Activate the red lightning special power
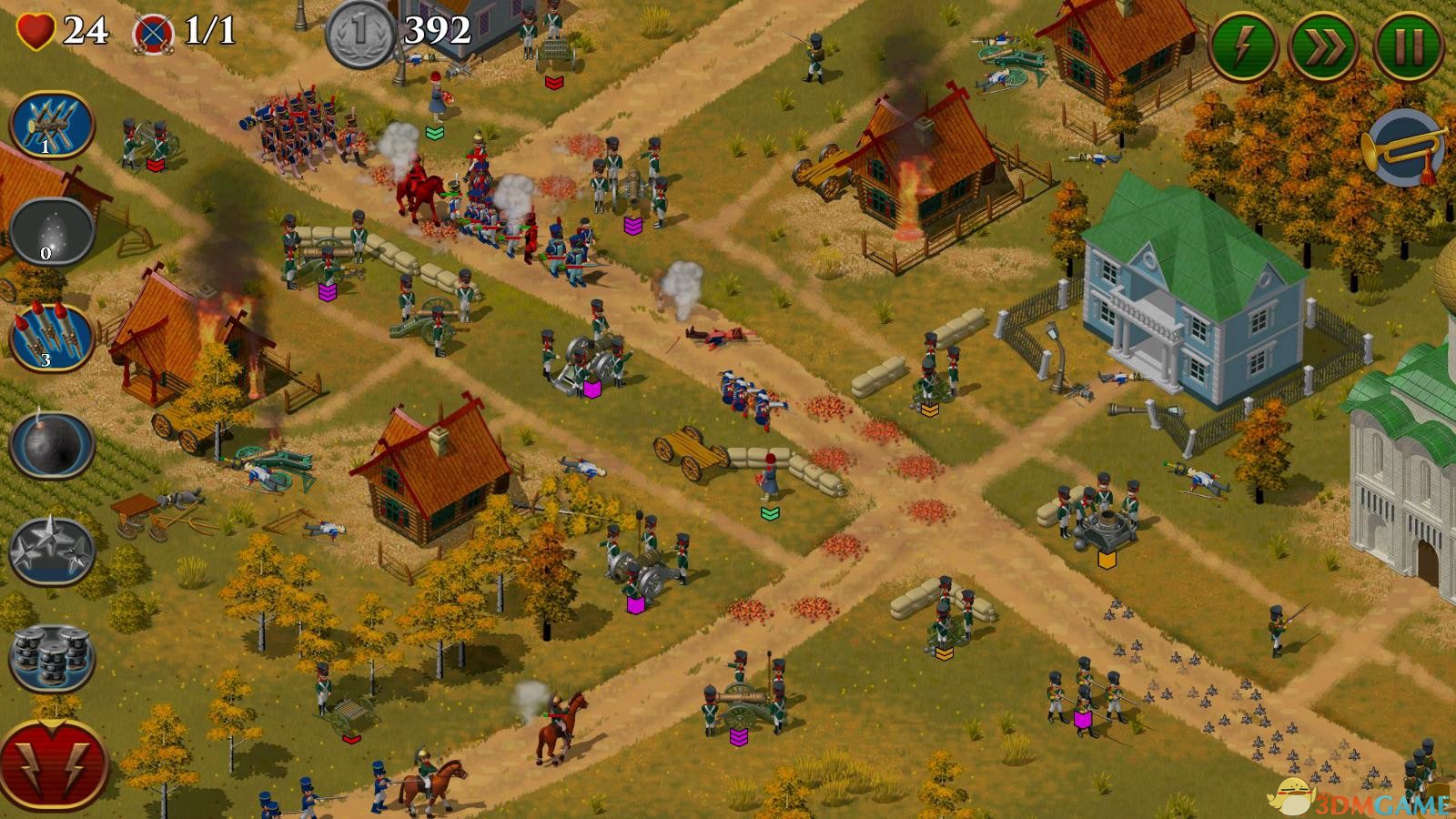The image size is (1456, 819). [x=54, y=763]
